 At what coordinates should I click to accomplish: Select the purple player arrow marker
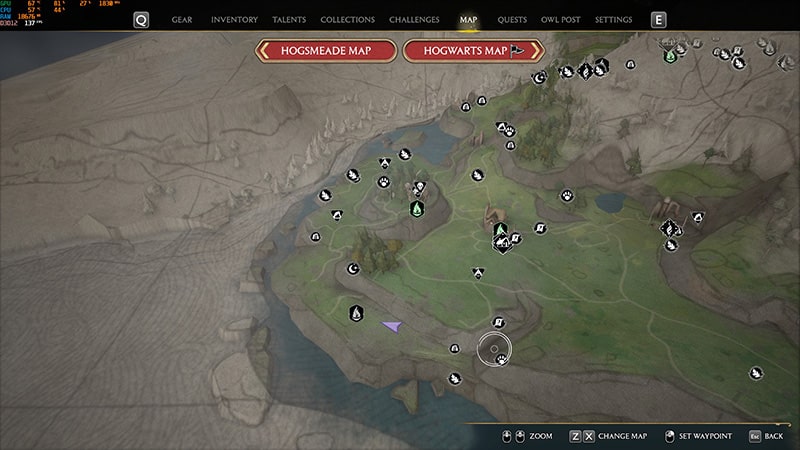tap(391, 325)
